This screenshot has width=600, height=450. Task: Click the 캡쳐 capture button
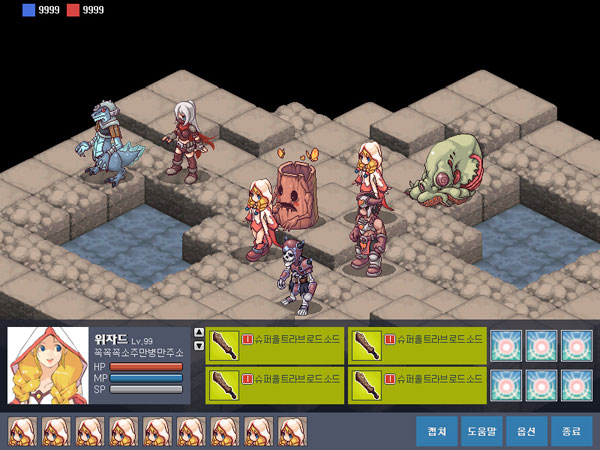pyautogui.click(x=436, y=431)
